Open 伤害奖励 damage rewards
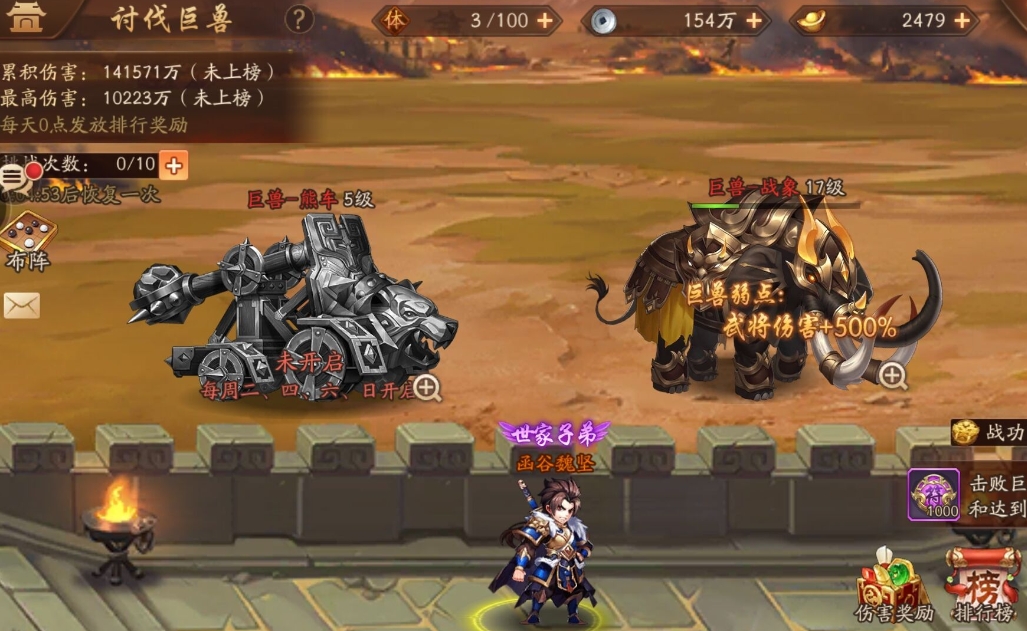The height and width of the screenshot is (631, 1027). coord(892,585)
